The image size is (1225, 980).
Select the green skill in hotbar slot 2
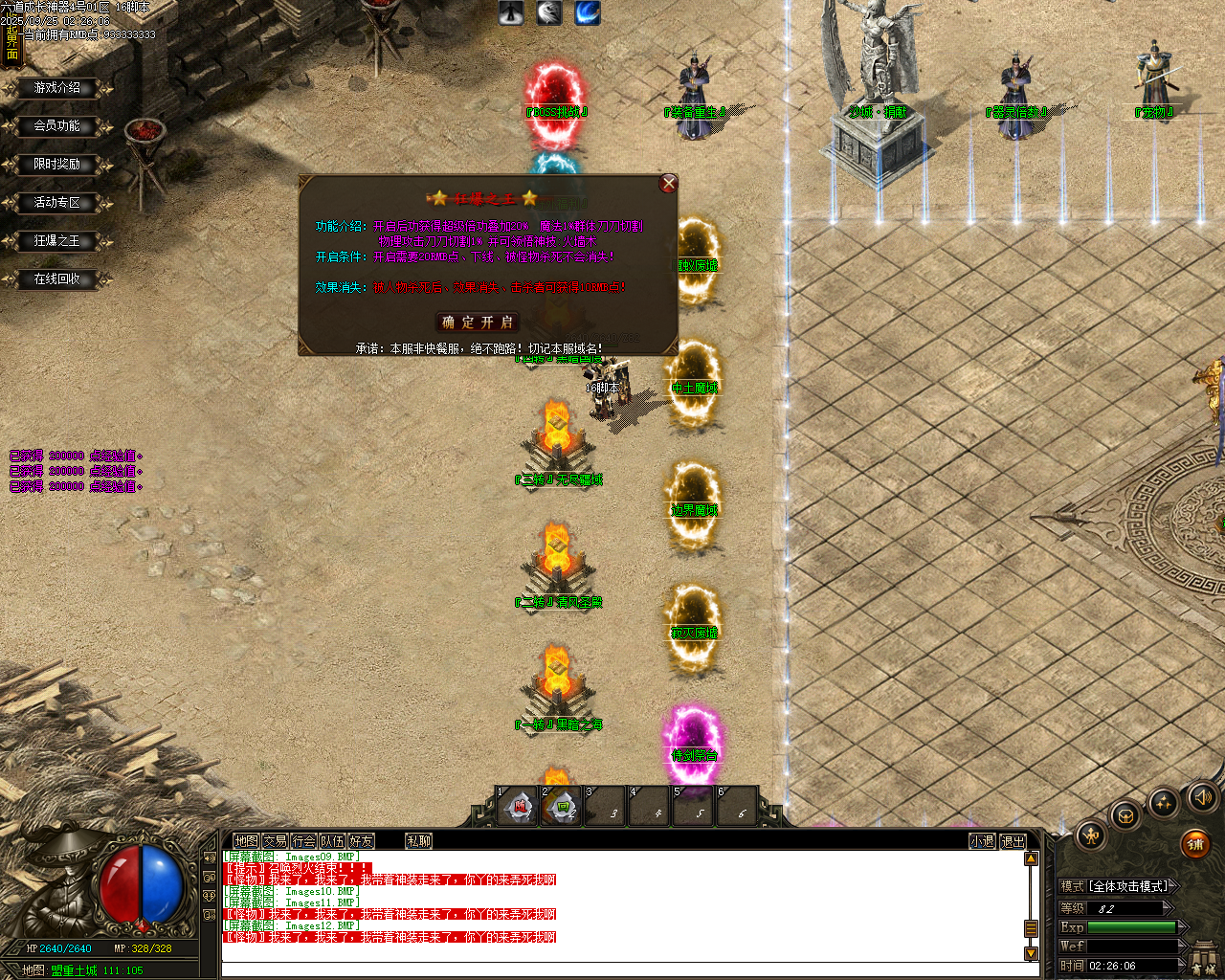(561, 807)
